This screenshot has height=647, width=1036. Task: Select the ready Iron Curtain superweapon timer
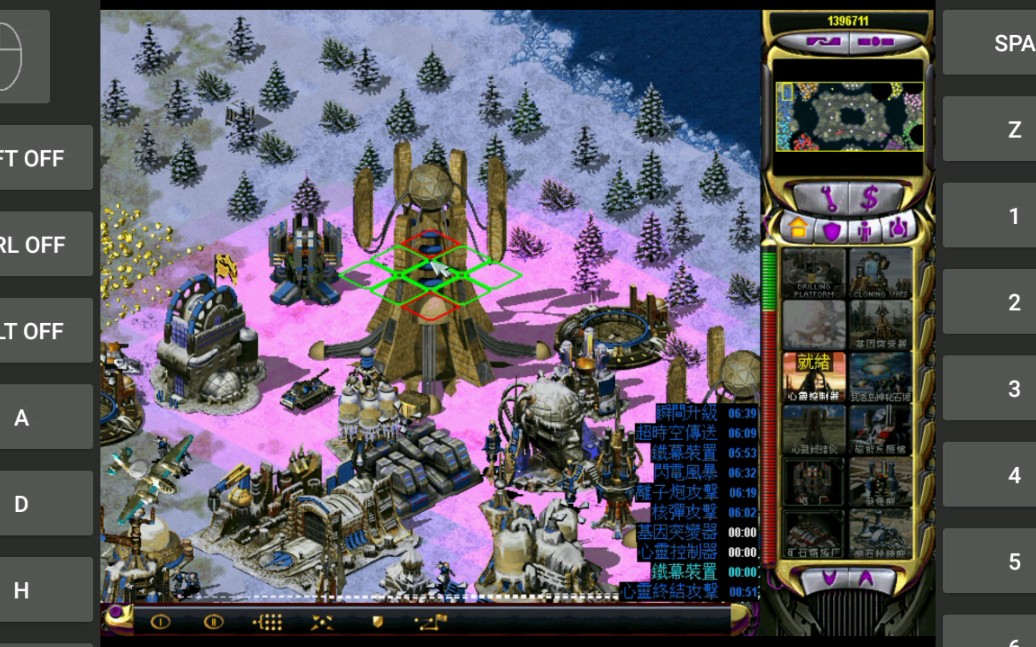(x=685, y=572)
